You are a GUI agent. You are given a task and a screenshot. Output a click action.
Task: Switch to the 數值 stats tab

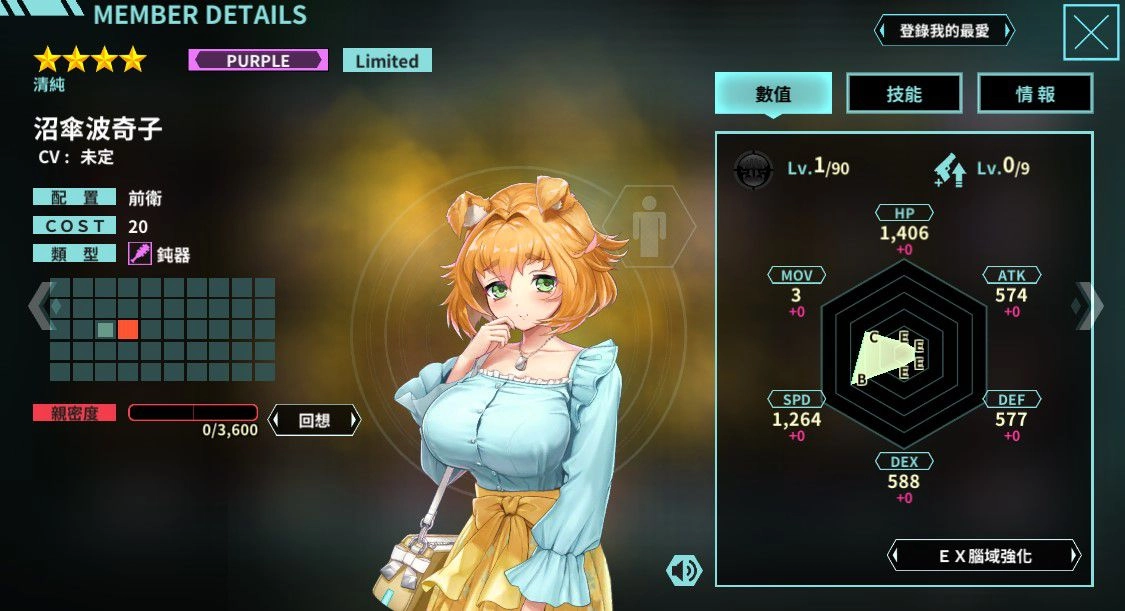click(x=773, y=94)
